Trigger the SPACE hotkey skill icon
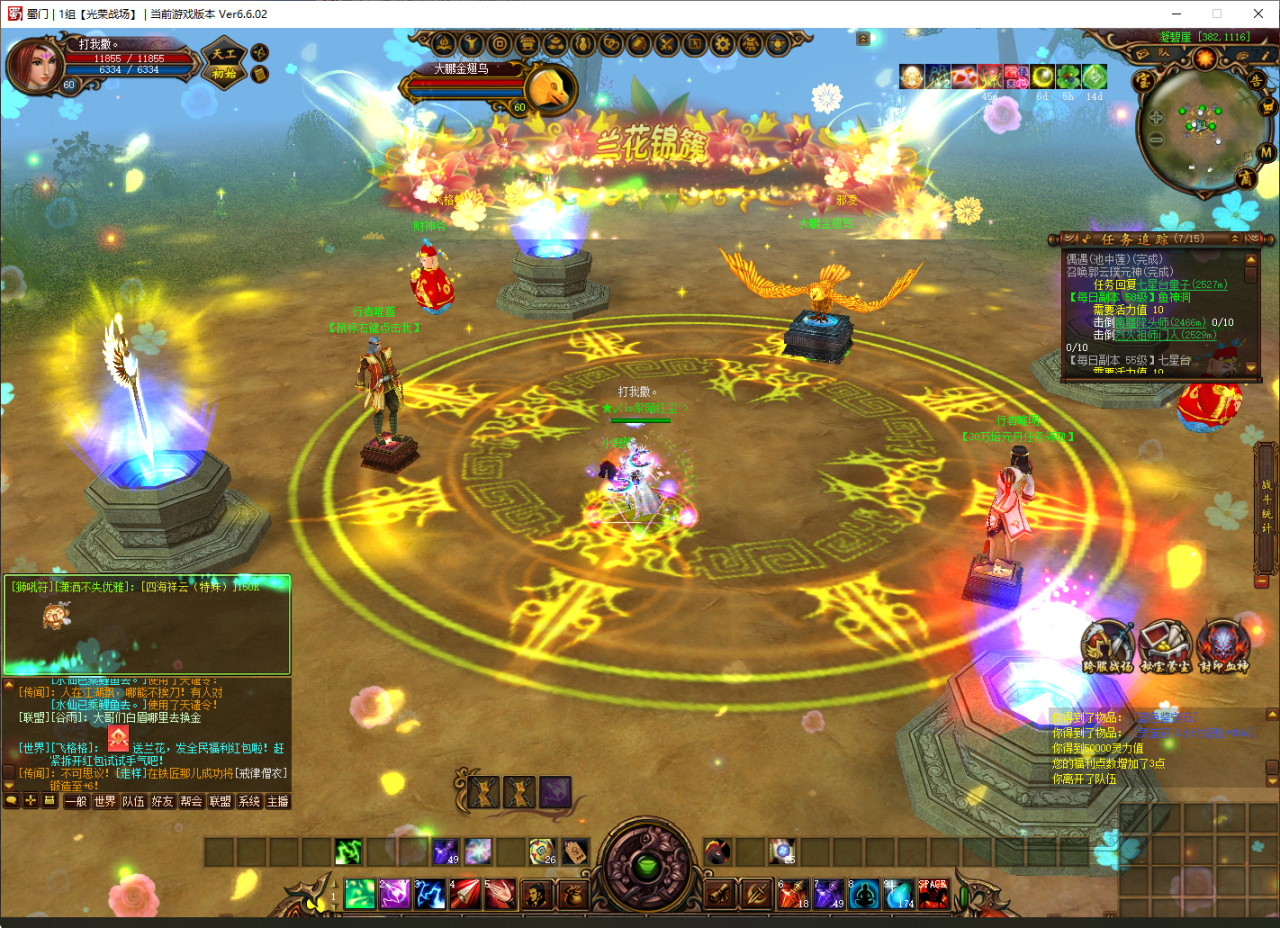1280x928 pixels. point(933,893)
